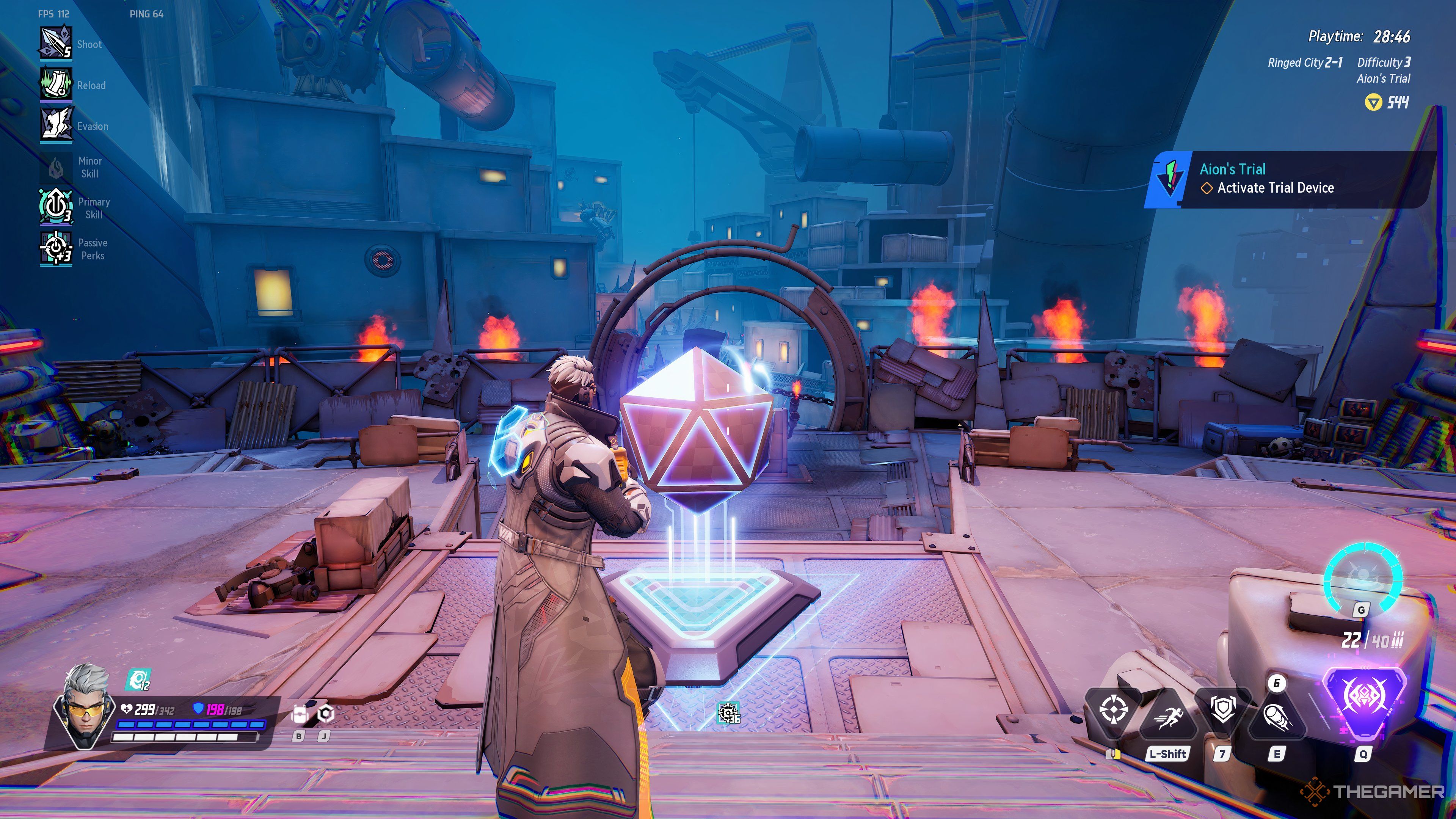The height and width of the screenshot is (819, 1456).
Task: Activate the crosshair targeting ability
Action: point(1113,711)
